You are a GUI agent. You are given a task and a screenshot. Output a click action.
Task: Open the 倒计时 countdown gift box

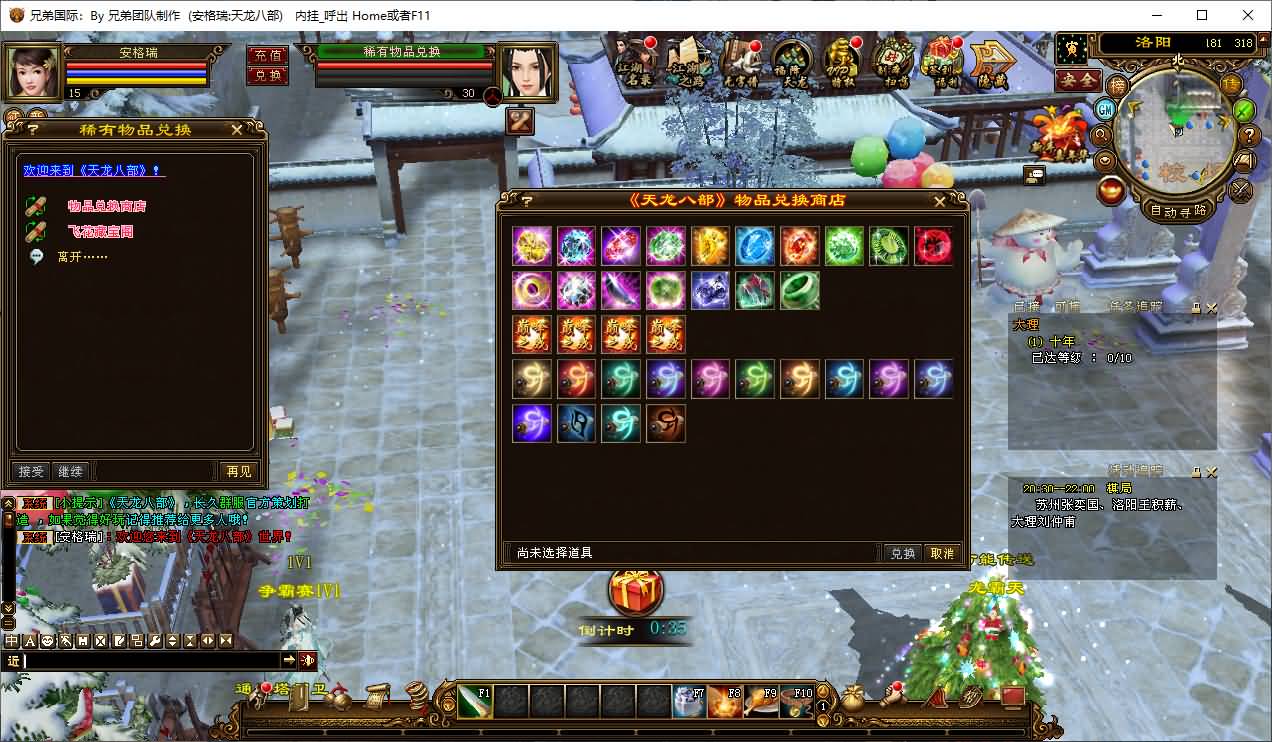point(635,591)
